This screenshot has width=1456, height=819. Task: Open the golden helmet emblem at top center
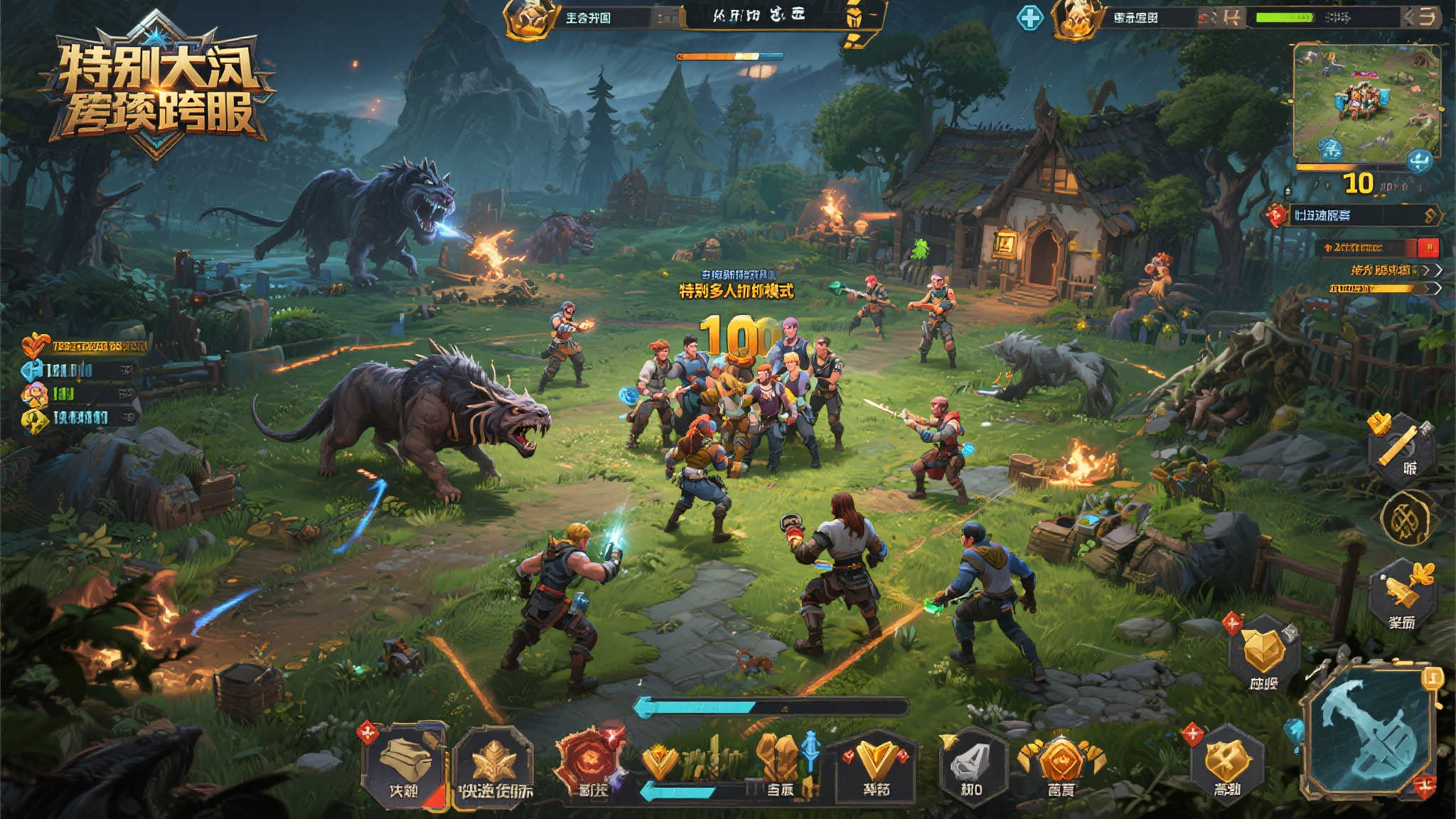coord(529,18)
